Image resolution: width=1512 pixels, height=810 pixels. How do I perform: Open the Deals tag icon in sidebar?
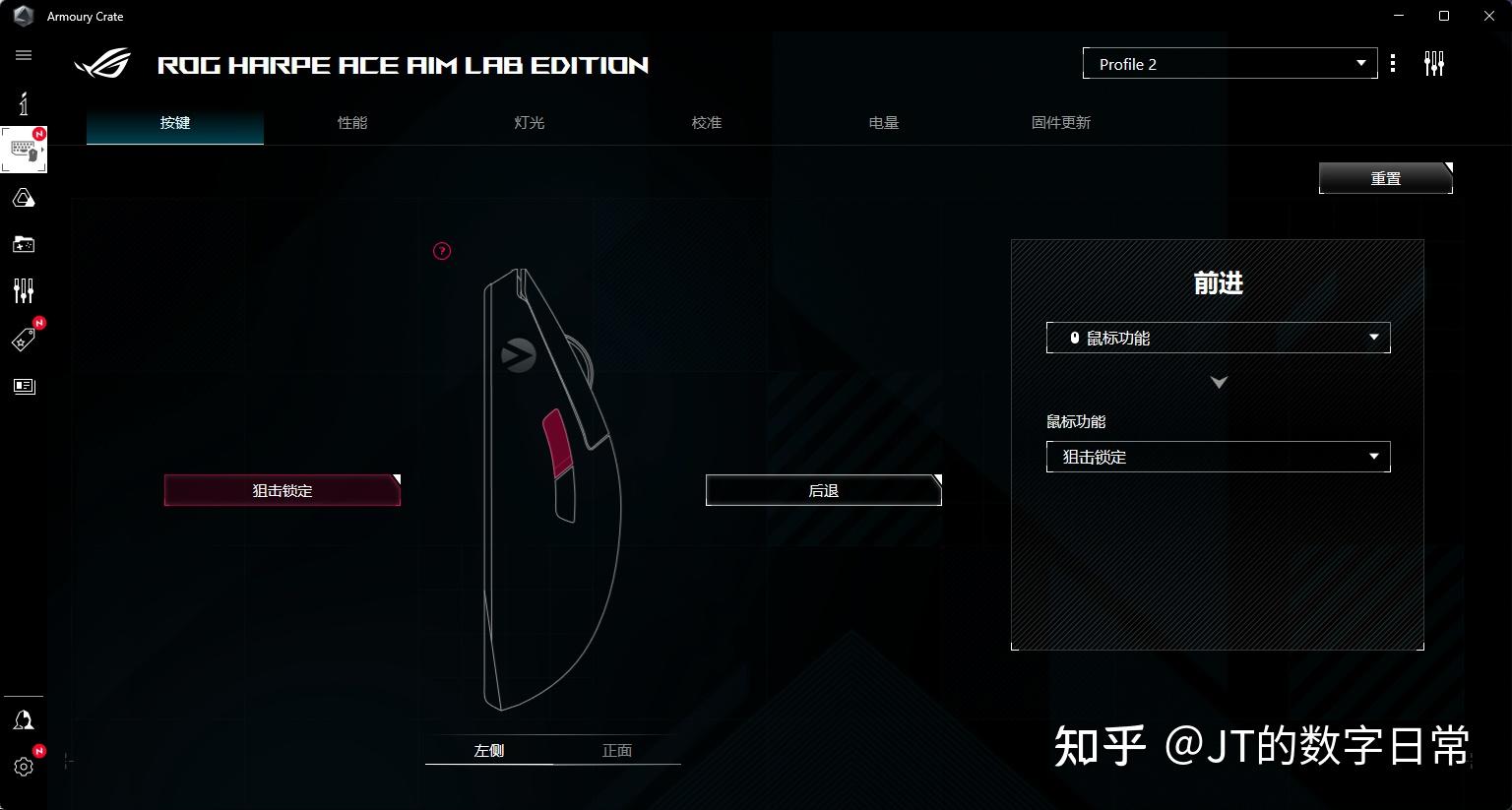tap(23, 338)
